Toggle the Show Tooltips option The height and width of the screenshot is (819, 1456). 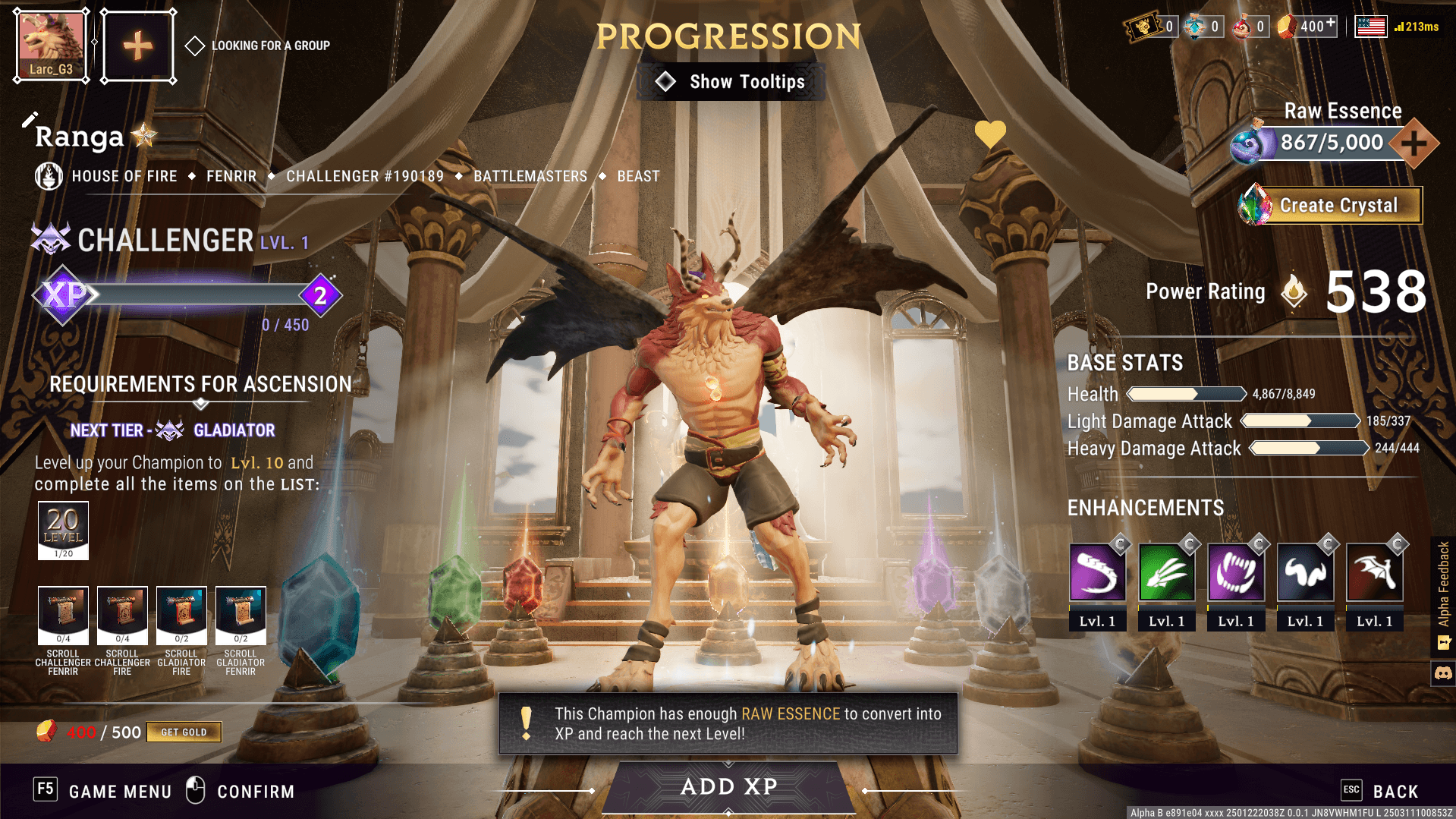pos(731,82)
